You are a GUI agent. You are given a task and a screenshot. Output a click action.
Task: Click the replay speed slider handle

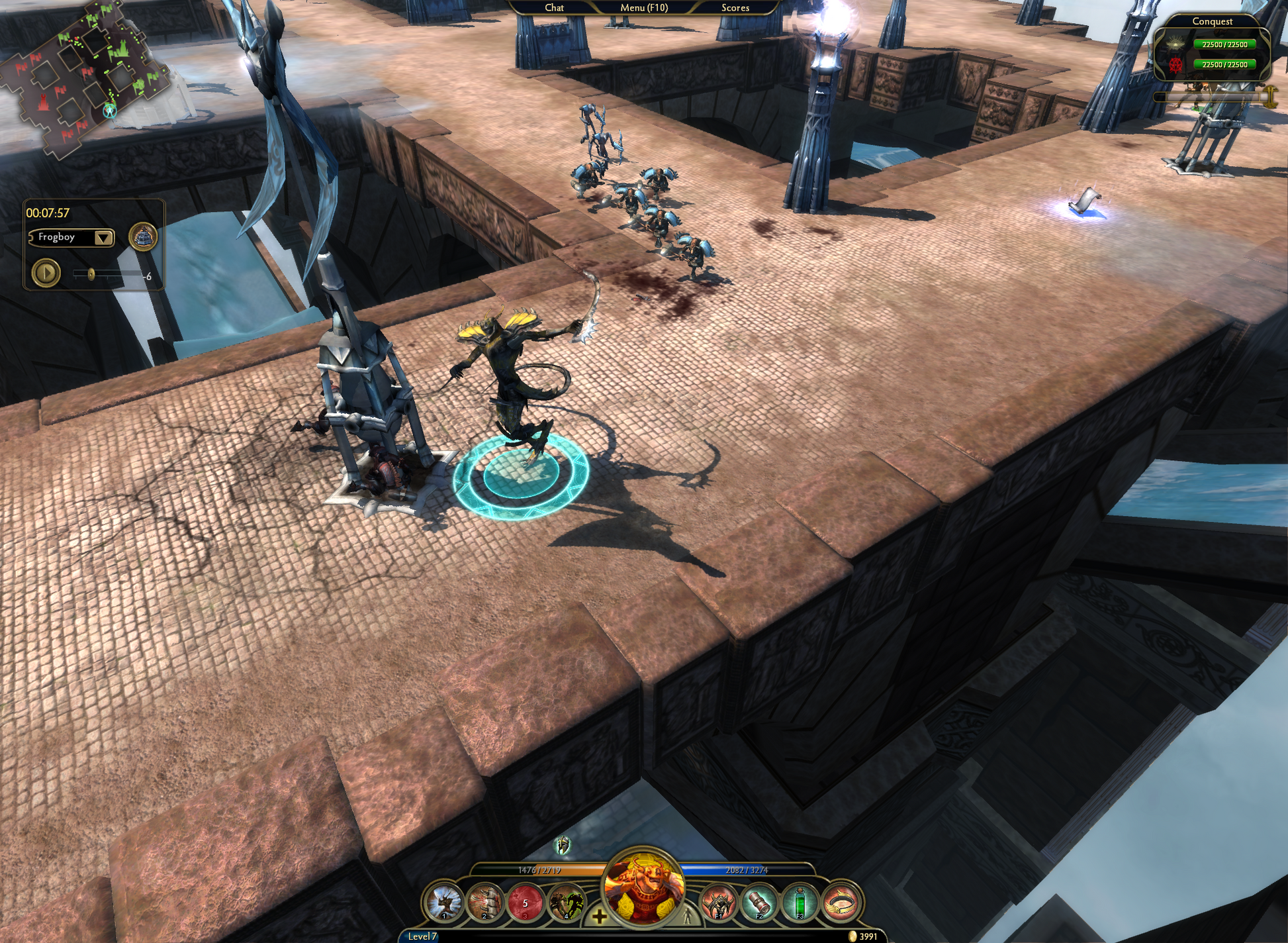pos(91,273)
